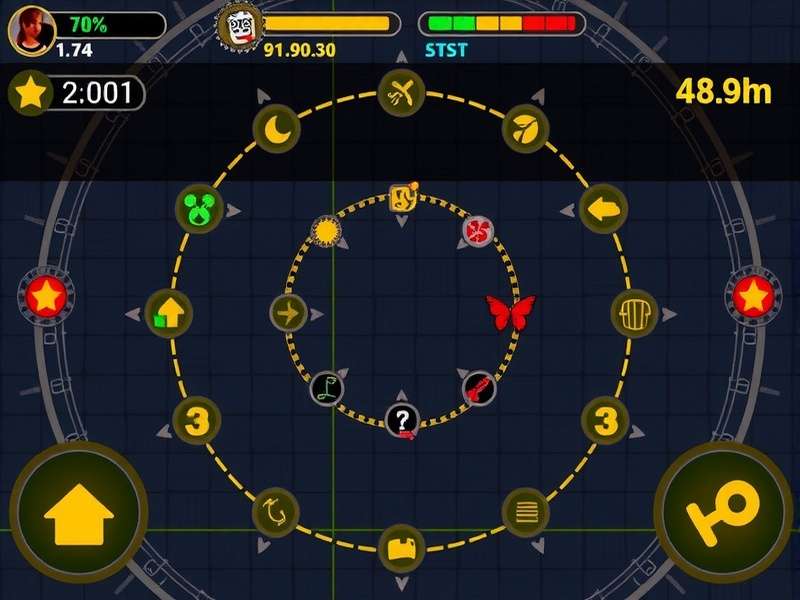Viewport: 800px width, 600px height.
Task: Open the barrel icon on the ring
Action: [x=633, y=314]
